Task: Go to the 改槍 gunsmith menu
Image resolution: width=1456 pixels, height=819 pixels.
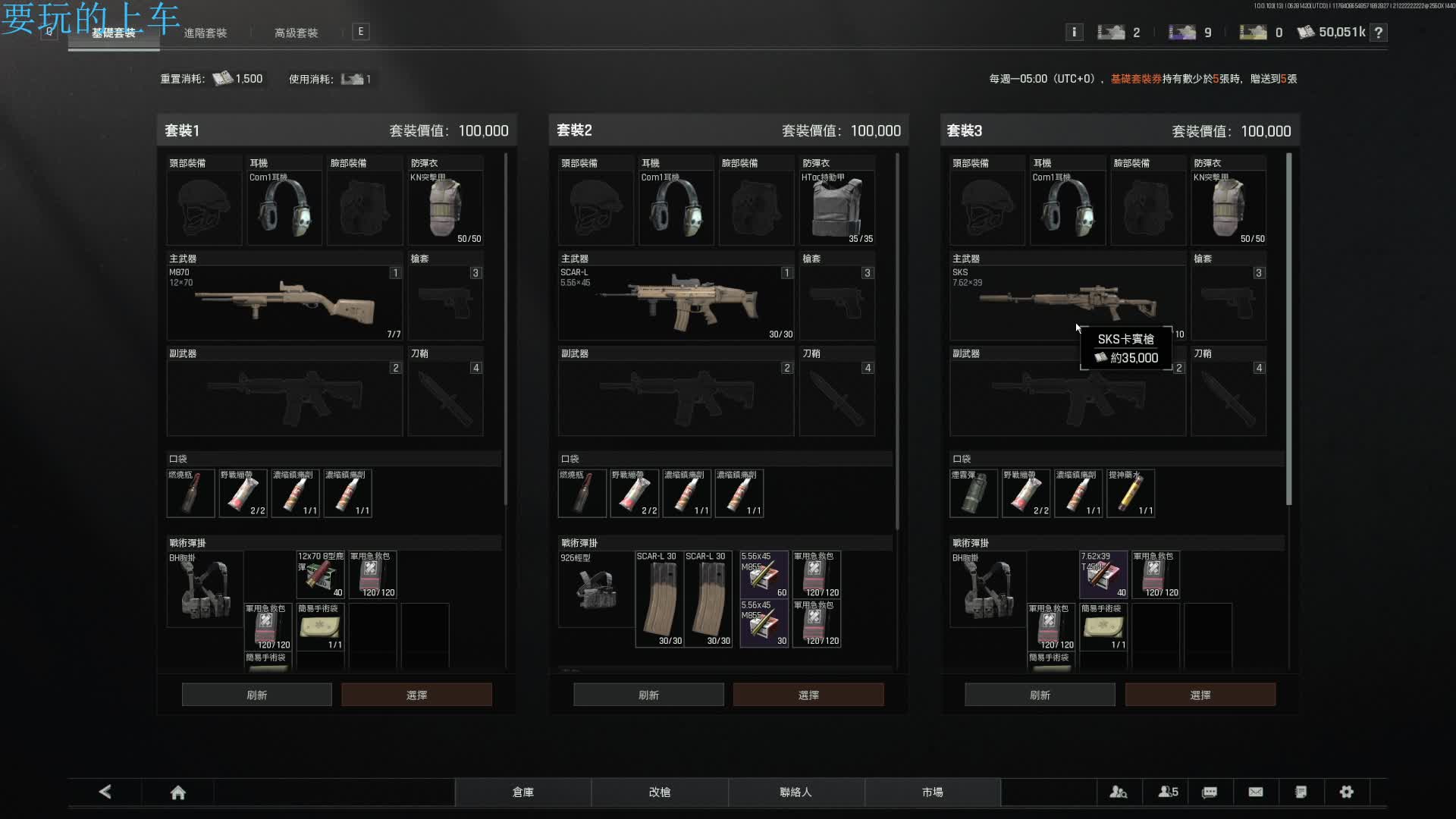Action: tap(659, 792)
